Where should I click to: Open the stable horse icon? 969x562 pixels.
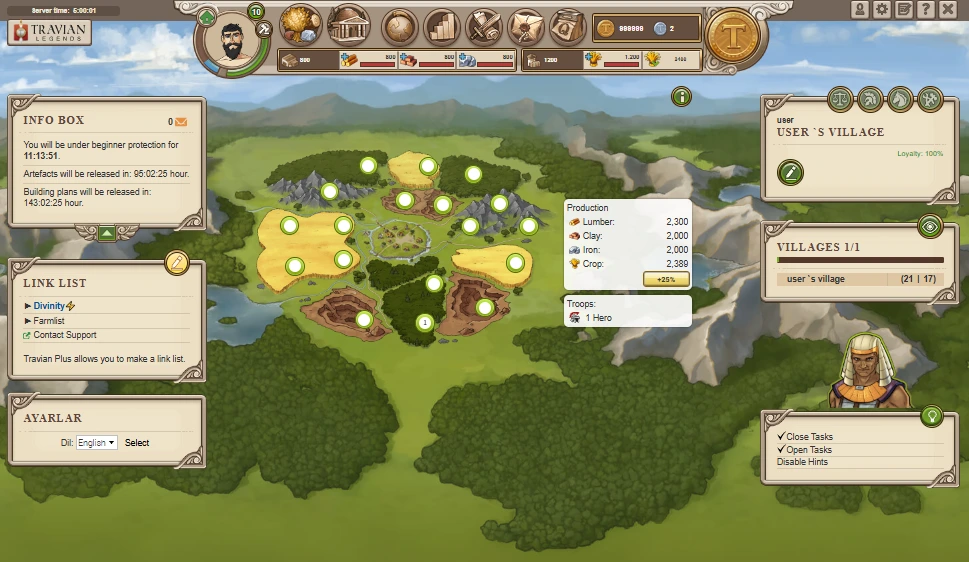tap(900, 98)
